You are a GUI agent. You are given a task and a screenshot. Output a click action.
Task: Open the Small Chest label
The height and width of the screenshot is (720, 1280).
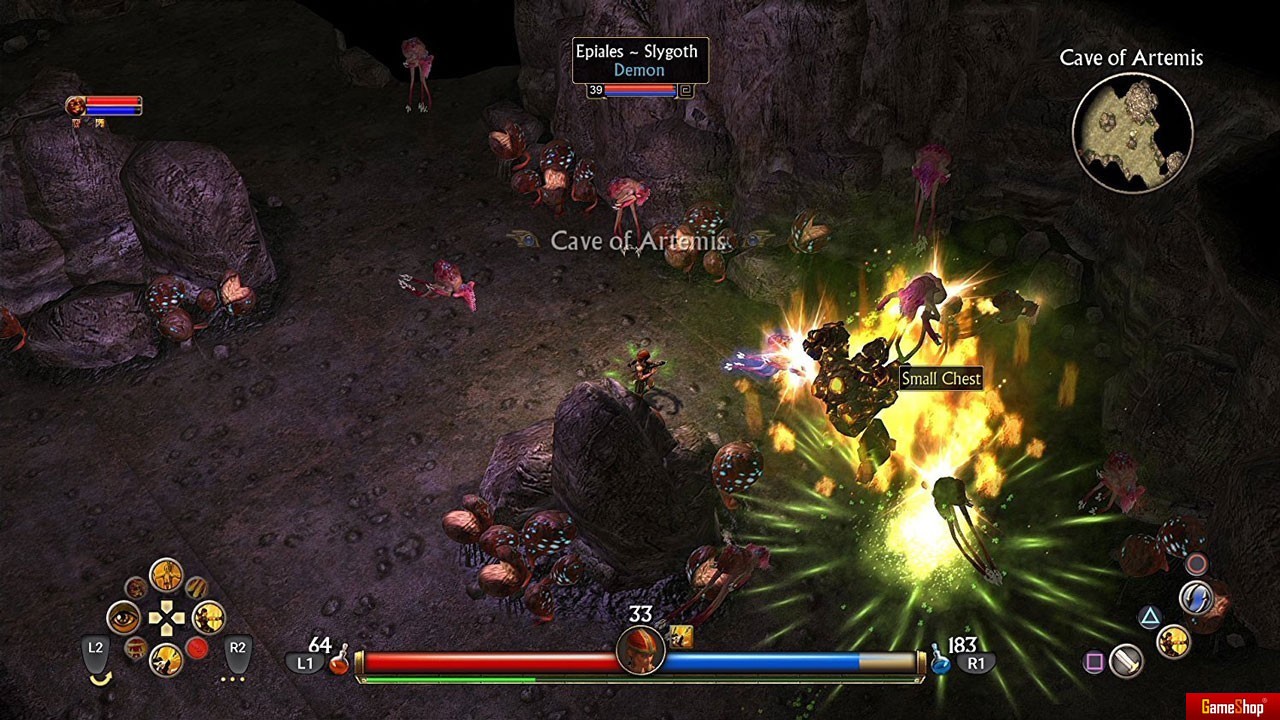941,378
